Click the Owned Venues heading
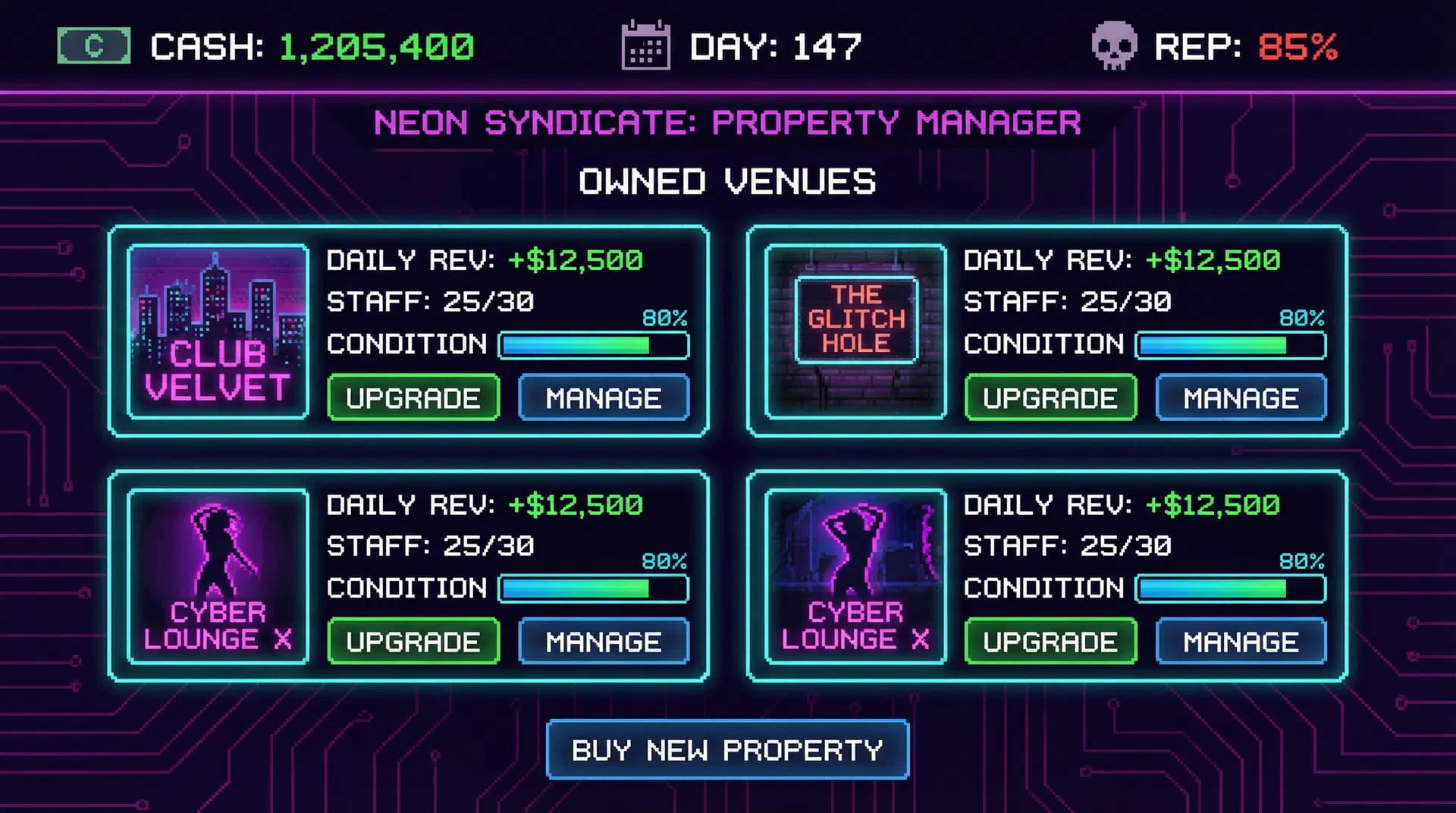 tap(726, 180)
